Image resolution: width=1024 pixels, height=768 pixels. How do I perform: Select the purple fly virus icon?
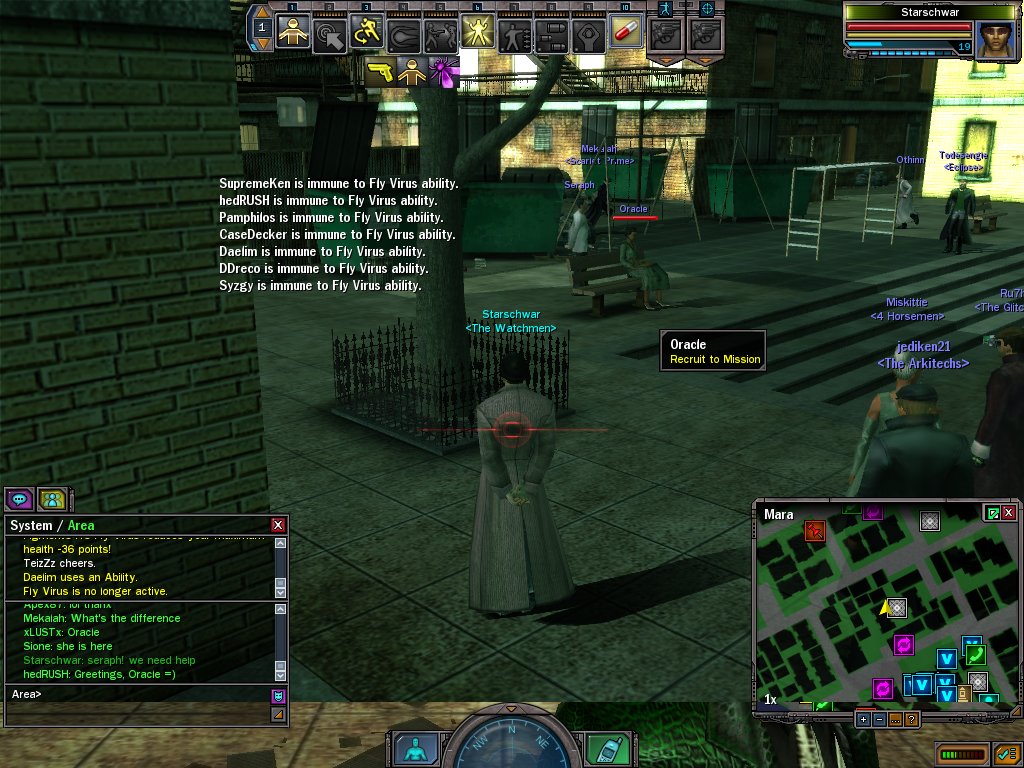click(x=442, y=71)
